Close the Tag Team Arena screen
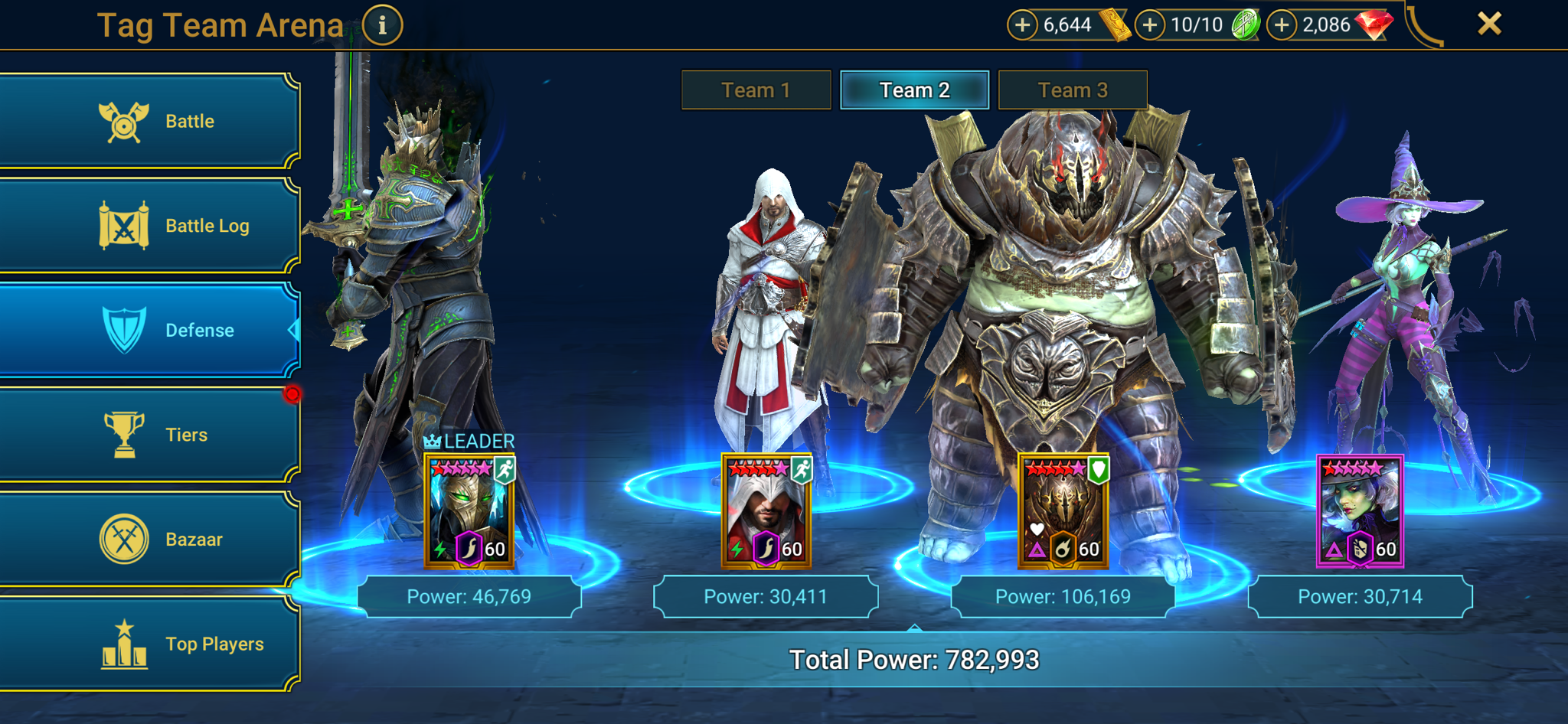This screenshot has width=1568, height=724. [1489, 24]
